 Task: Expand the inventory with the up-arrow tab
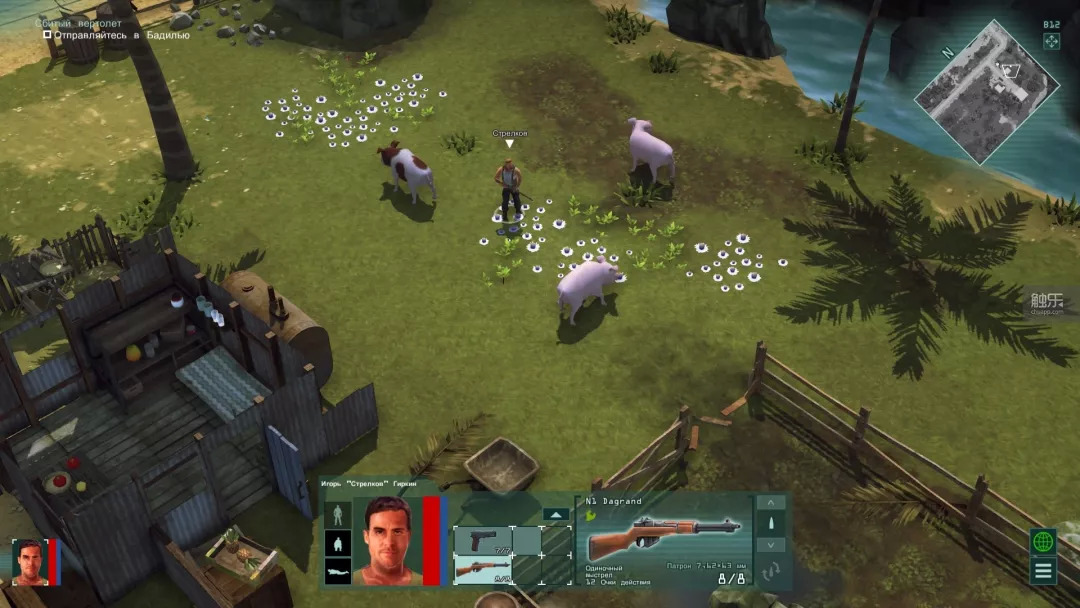click(555, 515)
